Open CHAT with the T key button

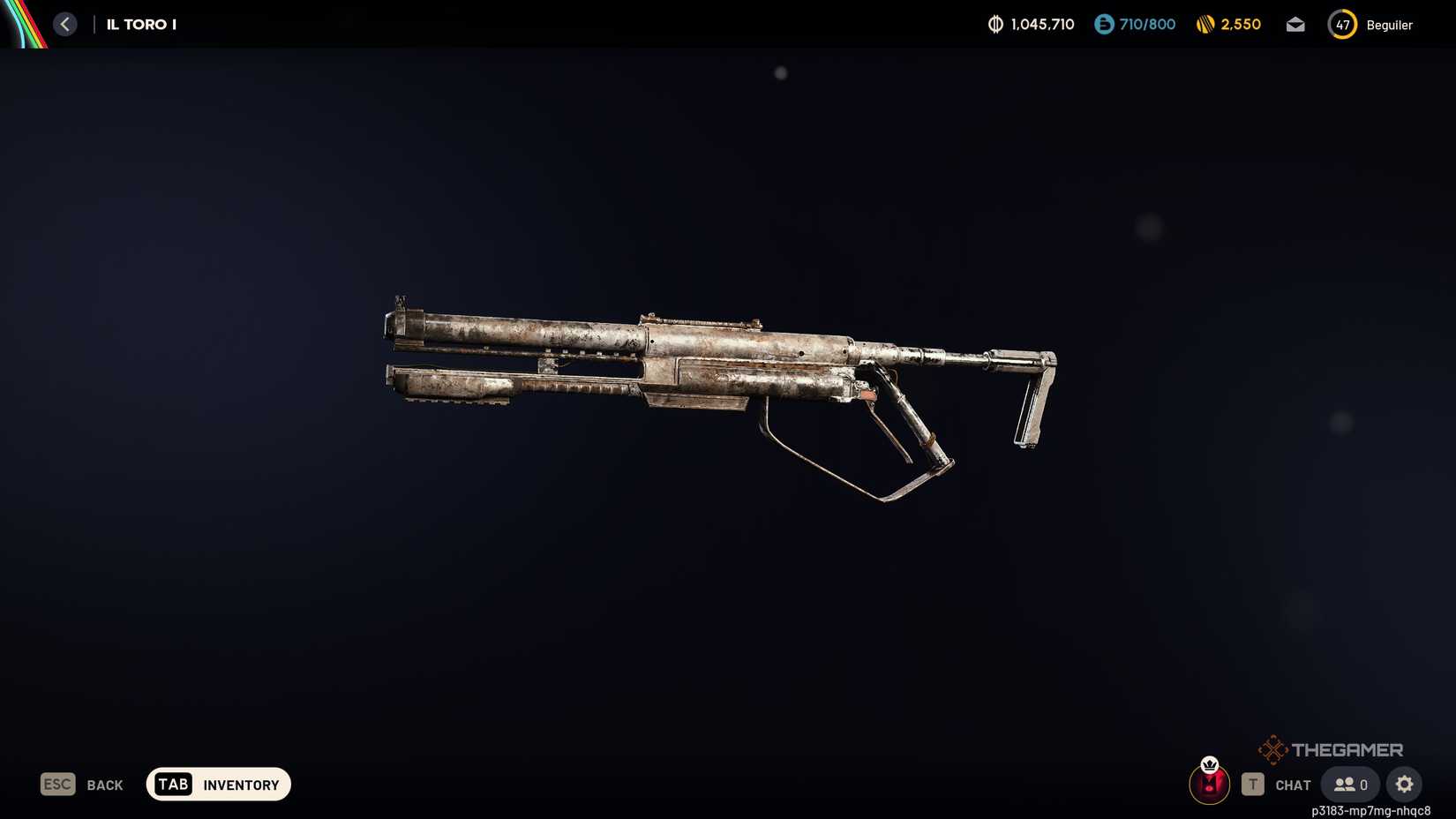pos(1252,784)
